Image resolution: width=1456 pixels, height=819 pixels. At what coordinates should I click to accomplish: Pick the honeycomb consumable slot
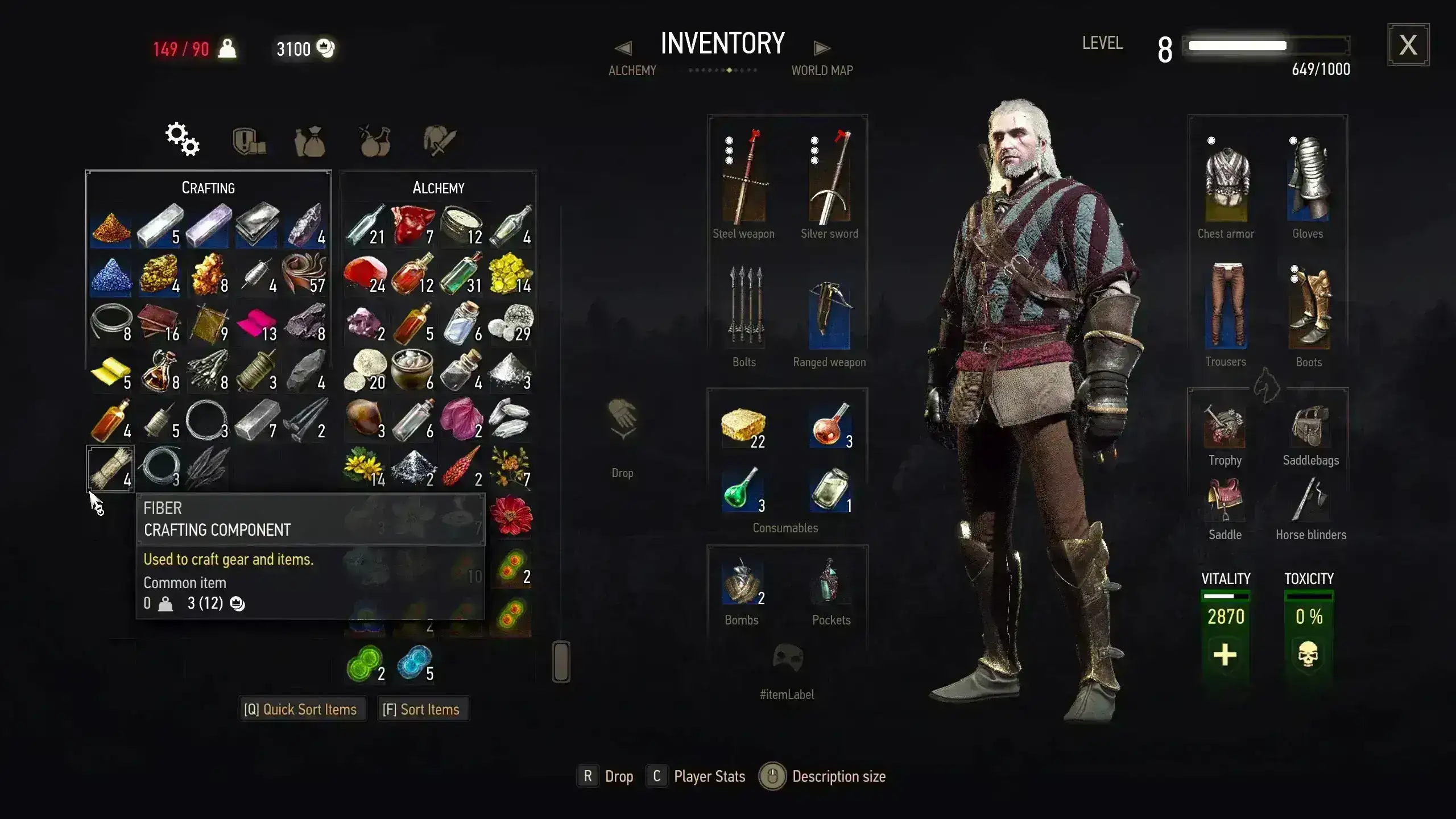743,427
